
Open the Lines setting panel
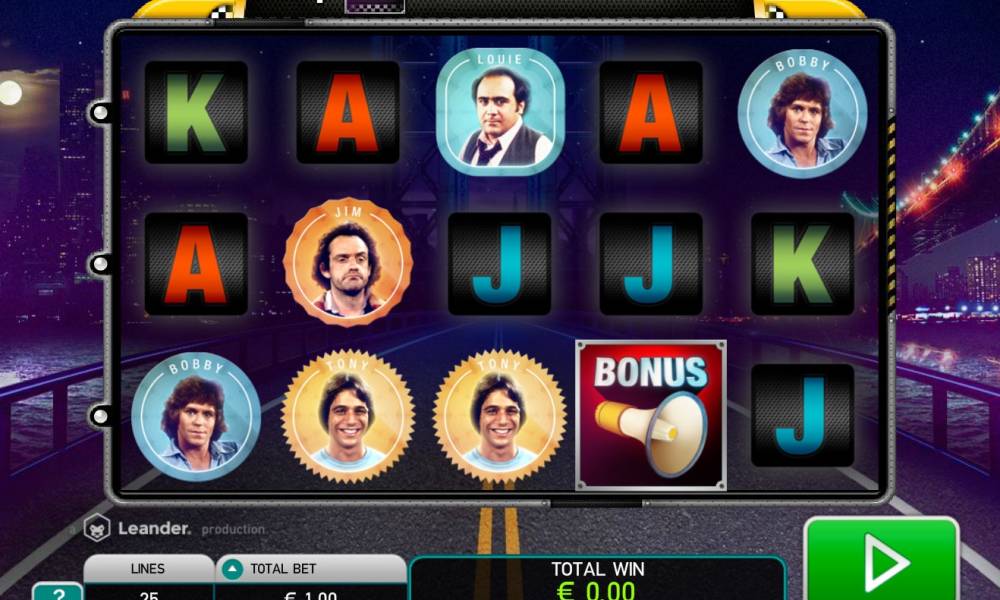pos(148,577)
